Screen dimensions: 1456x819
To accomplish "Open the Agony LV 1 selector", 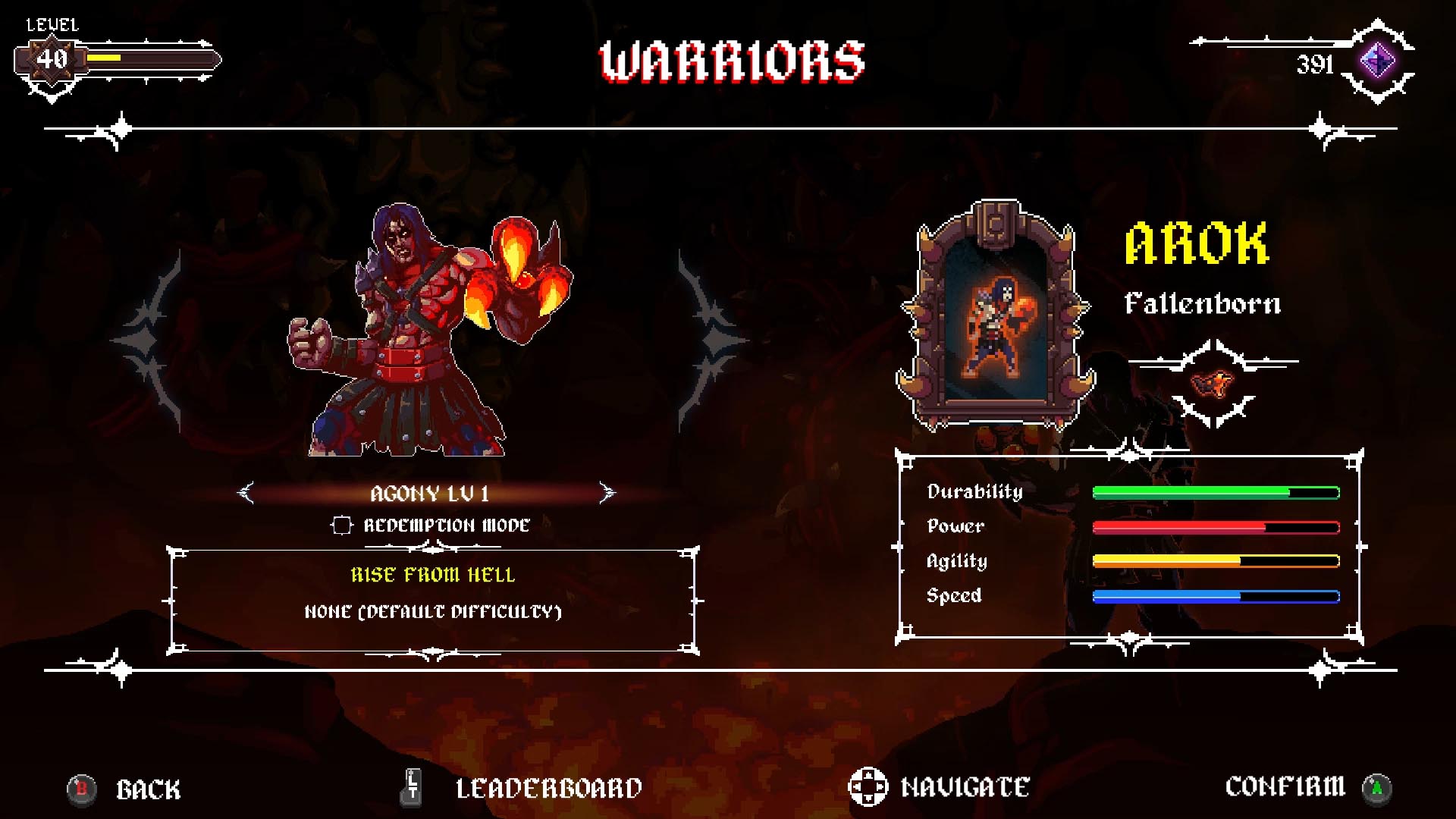I will [430, 493].
